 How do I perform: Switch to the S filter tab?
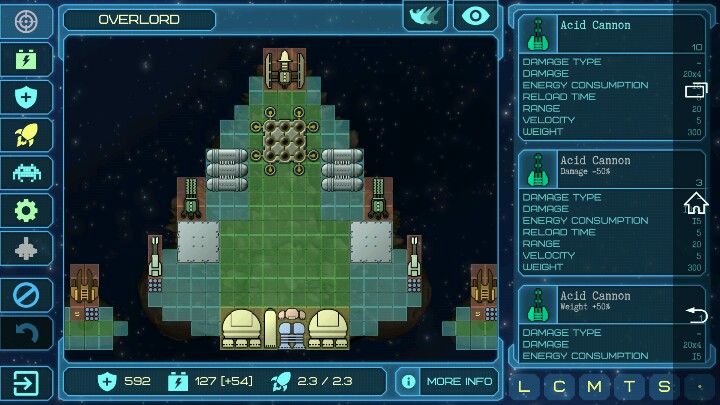[x=663, y=386]
